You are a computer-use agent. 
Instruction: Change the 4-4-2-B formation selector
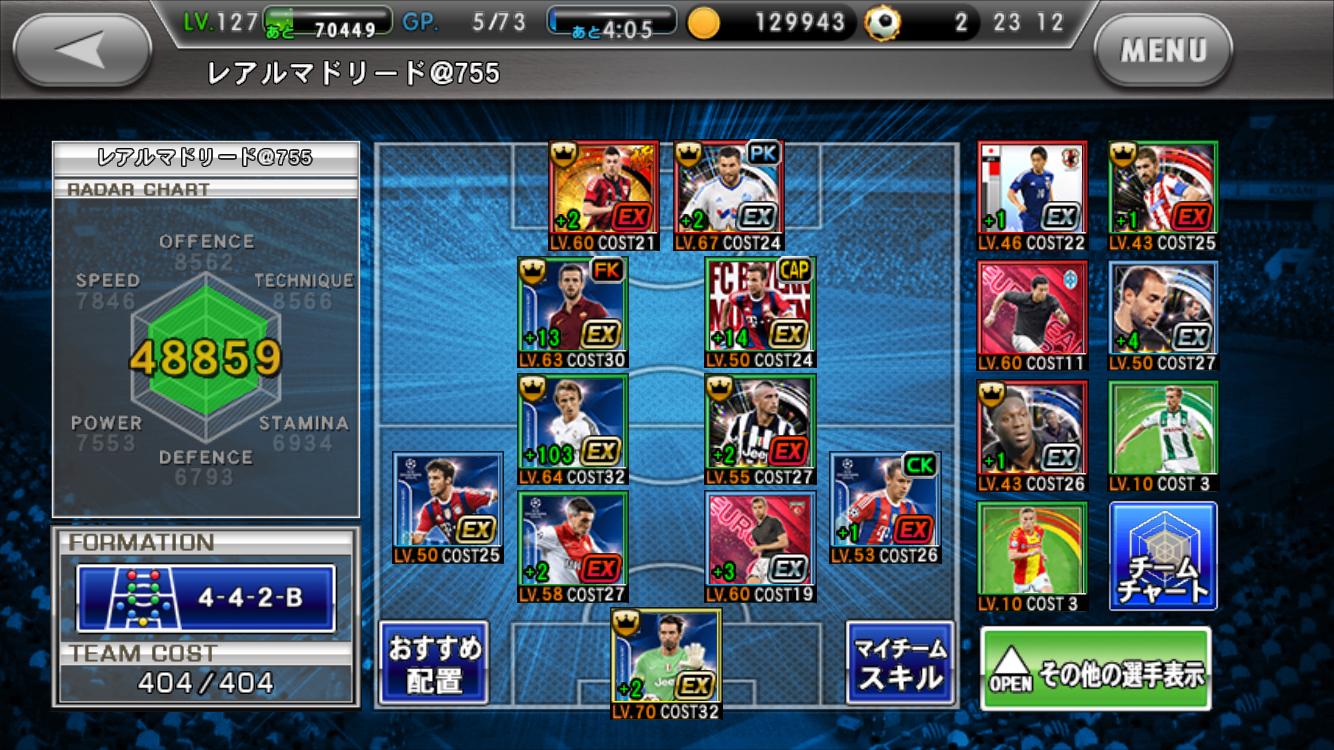(206, 598)
